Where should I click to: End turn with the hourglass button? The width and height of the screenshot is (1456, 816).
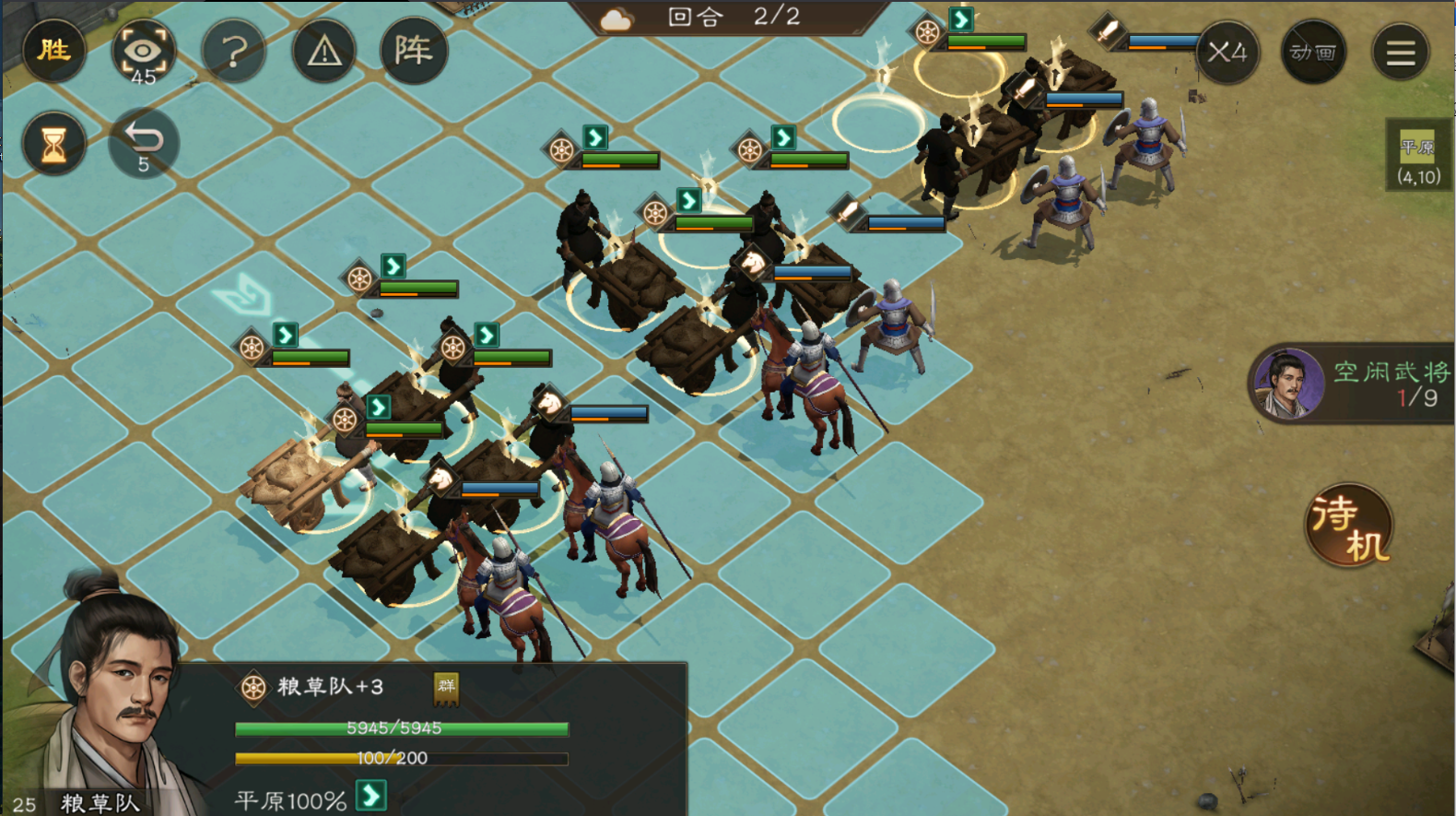click(x=53, y=144)
